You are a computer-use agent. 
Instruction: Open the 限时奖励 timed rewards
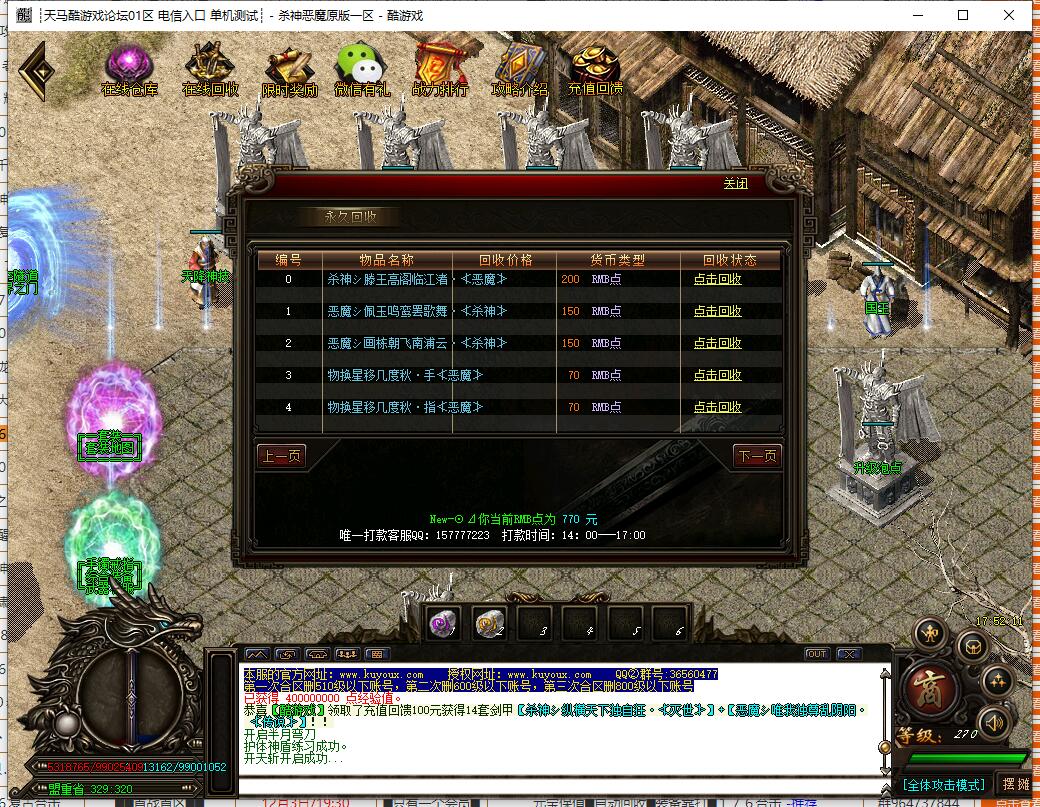point(290,70)
